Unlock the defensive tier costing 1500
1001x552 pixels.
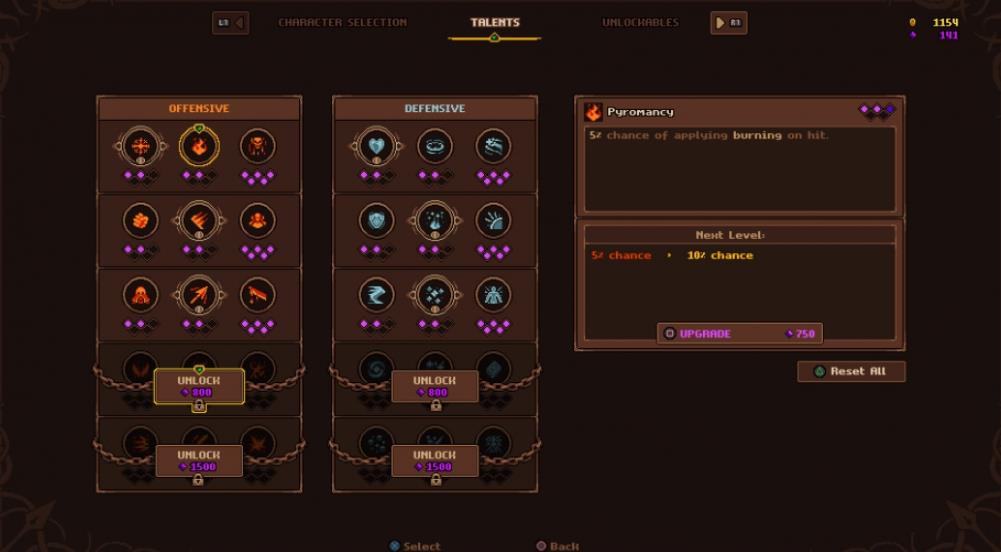(435, 460)
